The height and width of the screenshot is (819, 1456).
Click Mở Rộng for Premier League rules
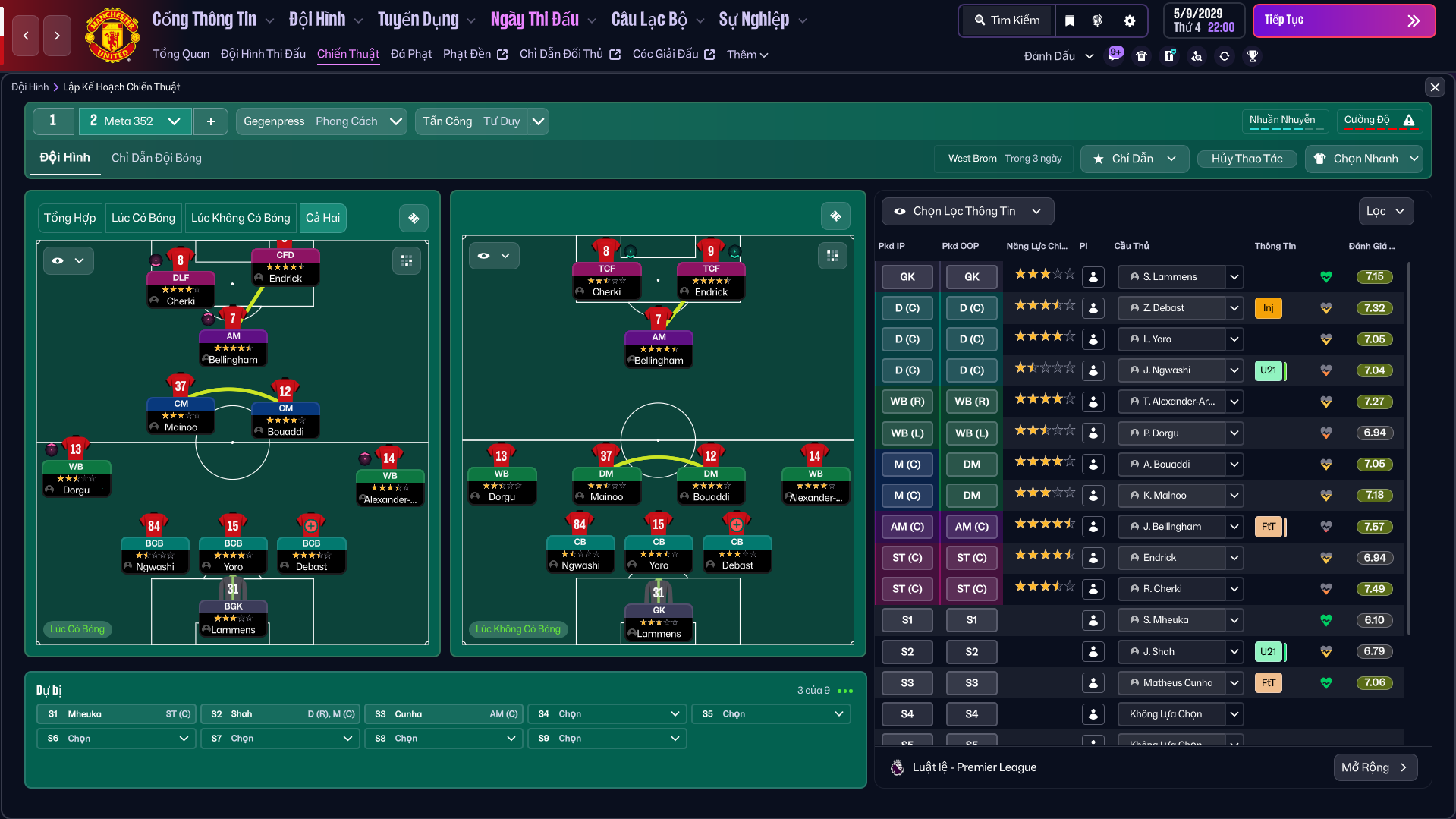(1375, 767)
